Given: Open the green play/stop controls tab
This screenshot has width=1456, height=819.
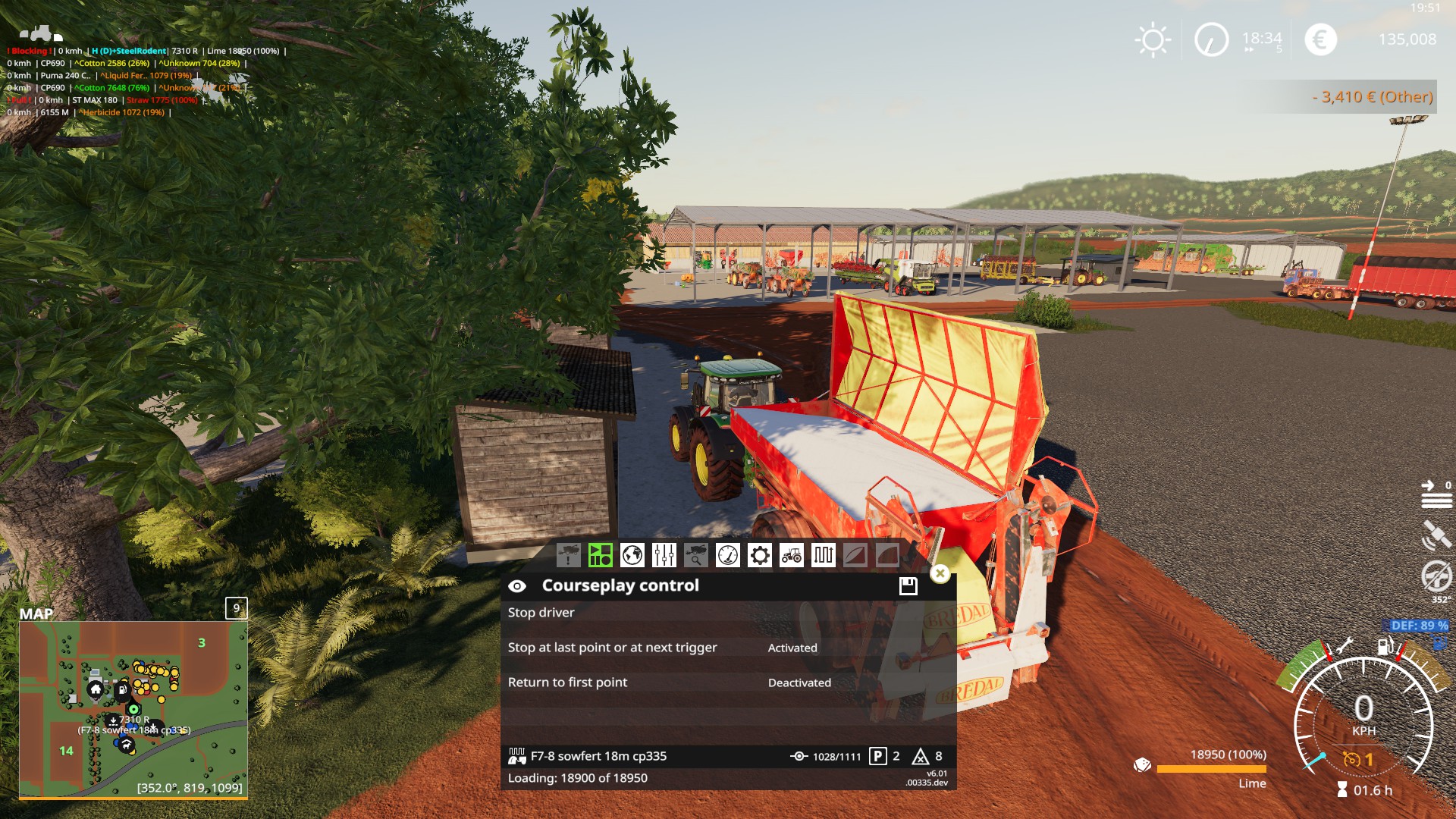Looking at the screenshot, I should click(600, 555).
